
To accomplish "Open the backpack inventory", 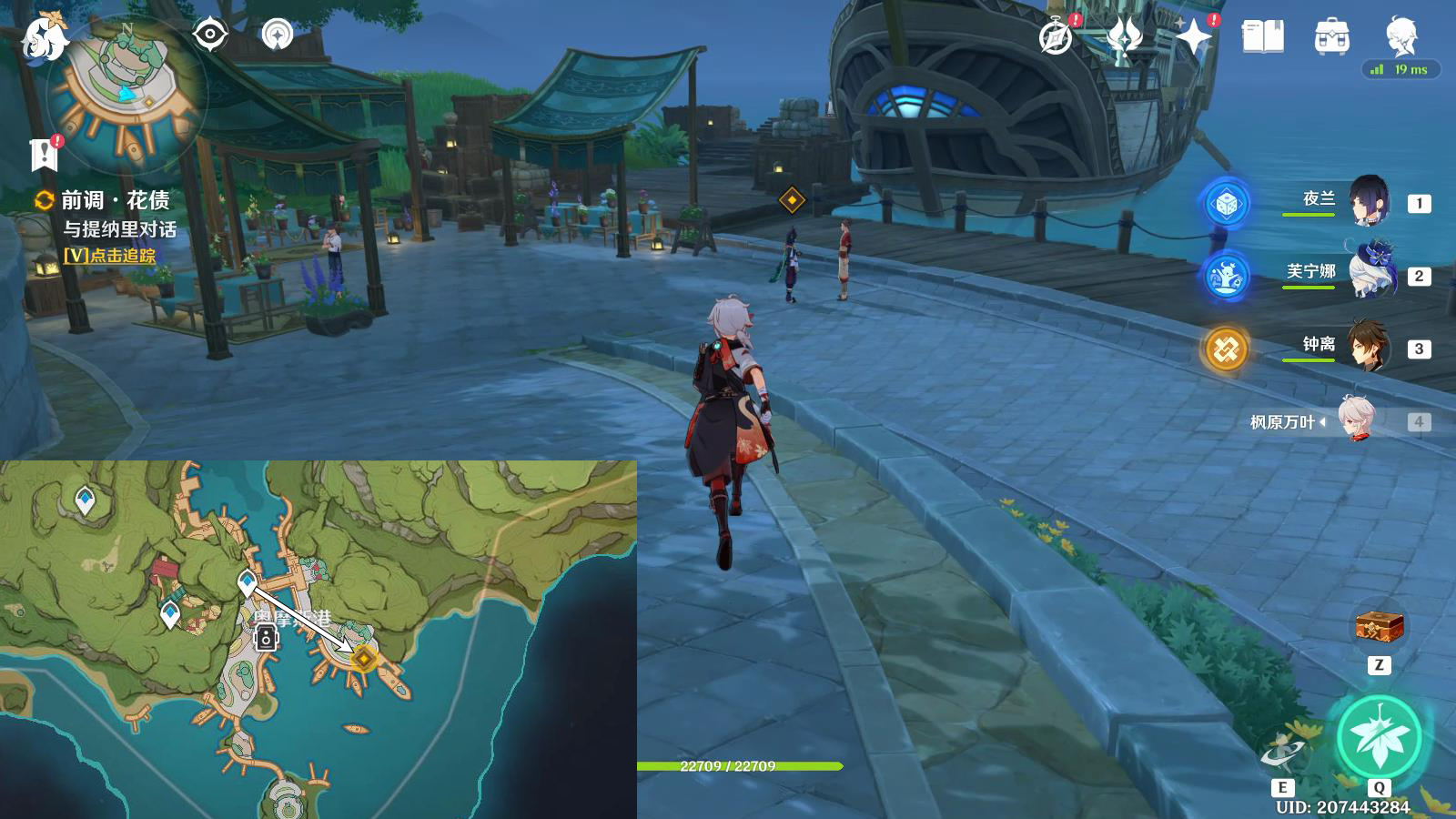I will coord(1331,37).
